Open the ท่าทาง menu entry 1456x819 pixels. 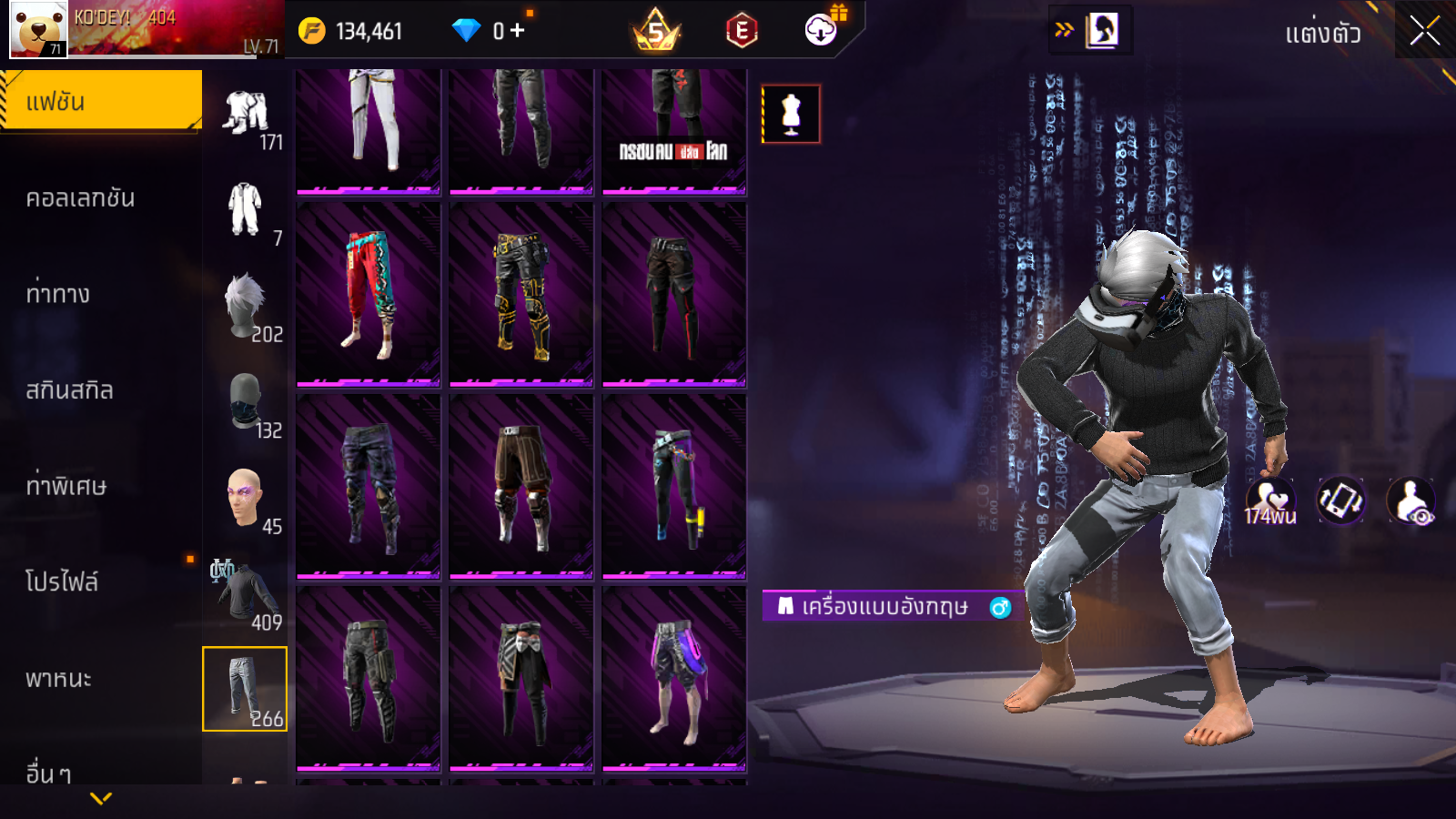point(57,294)
